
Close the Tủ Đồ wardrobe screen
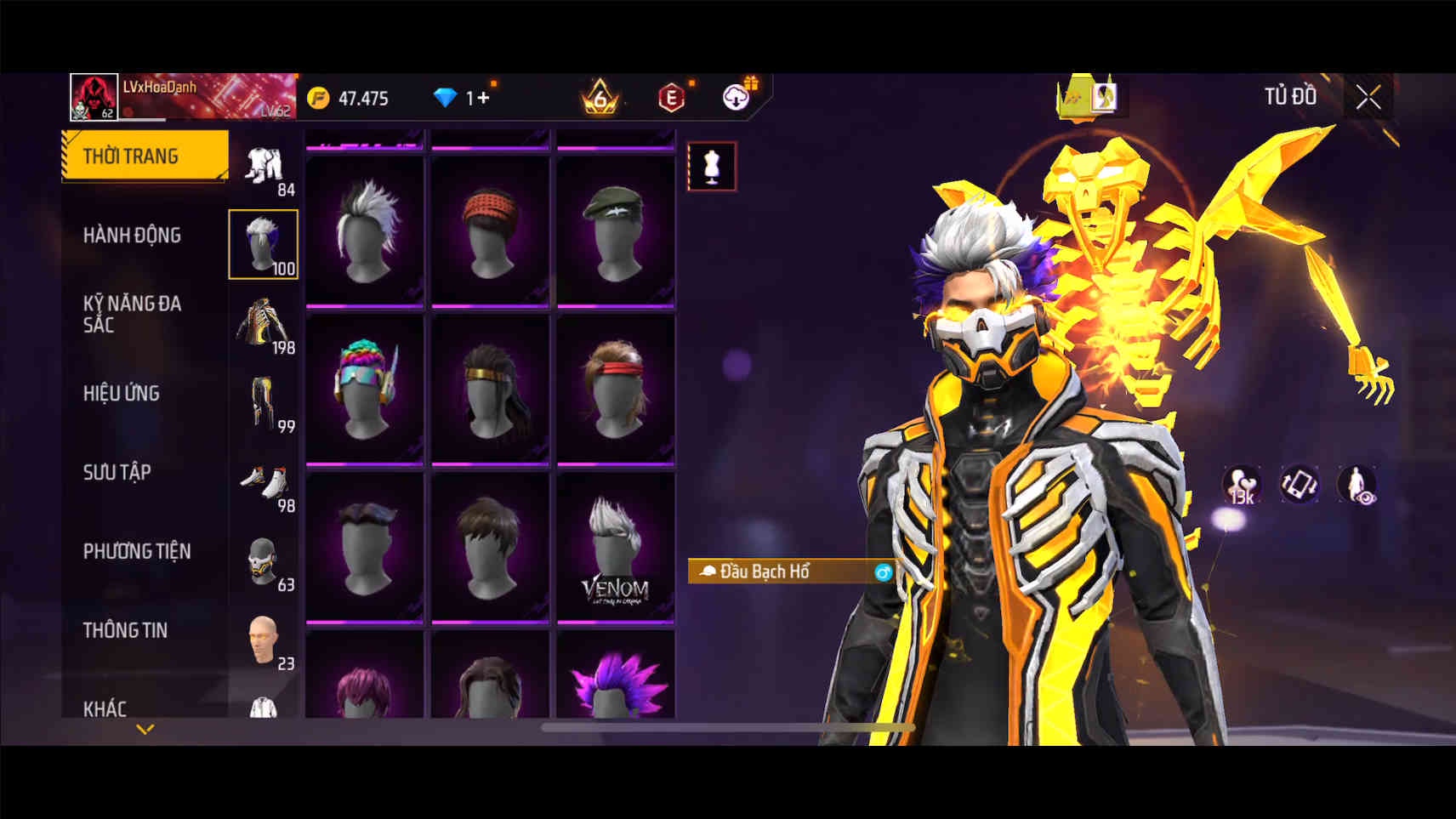point(1368,98)
